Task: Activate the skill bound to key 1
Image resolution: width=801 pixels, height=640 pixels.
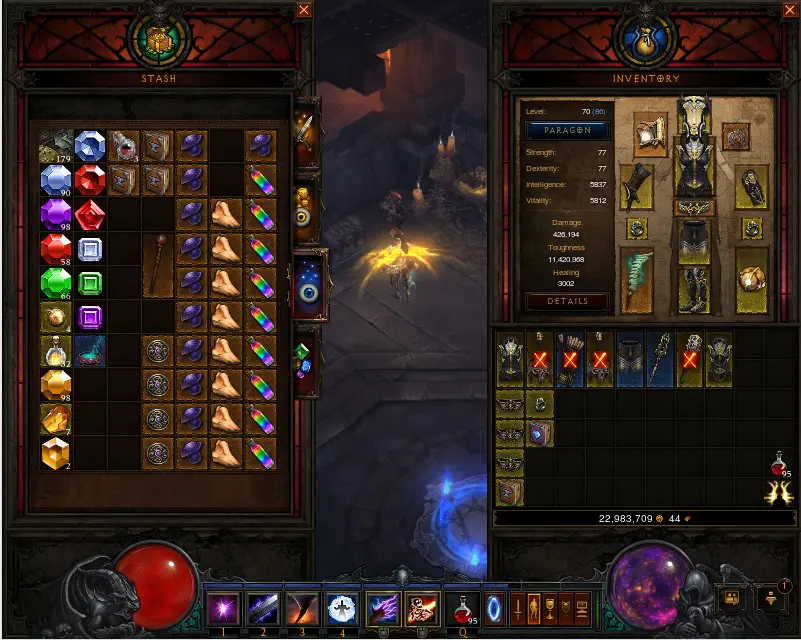Action: click(222, 609)
